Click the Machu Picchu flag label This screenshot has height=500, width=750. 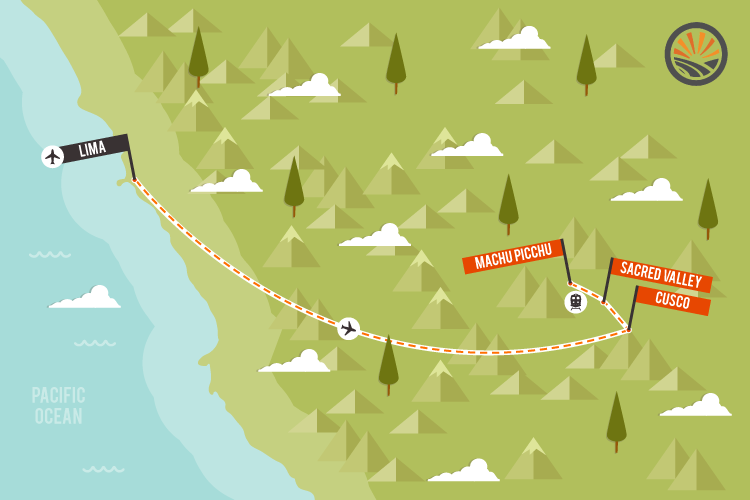pyautogui.click(x=513, y=257)
